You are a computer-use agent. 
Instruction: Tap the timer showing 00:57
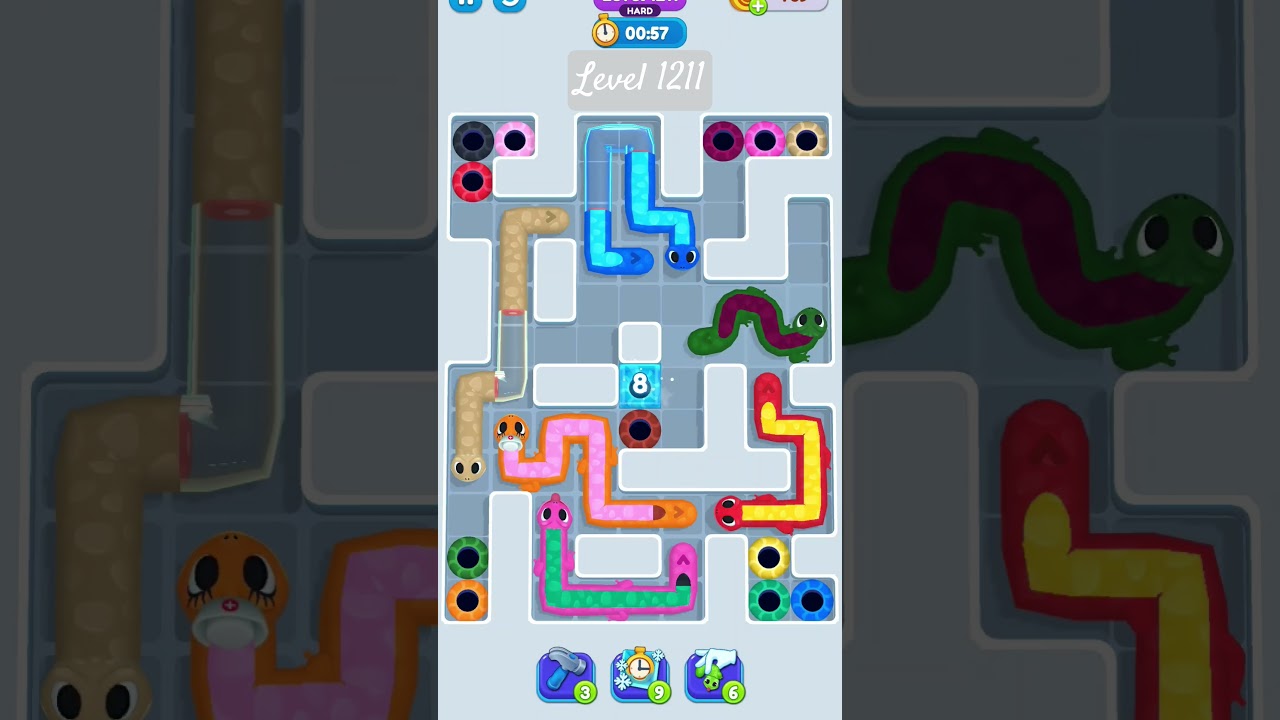[638, 32]
